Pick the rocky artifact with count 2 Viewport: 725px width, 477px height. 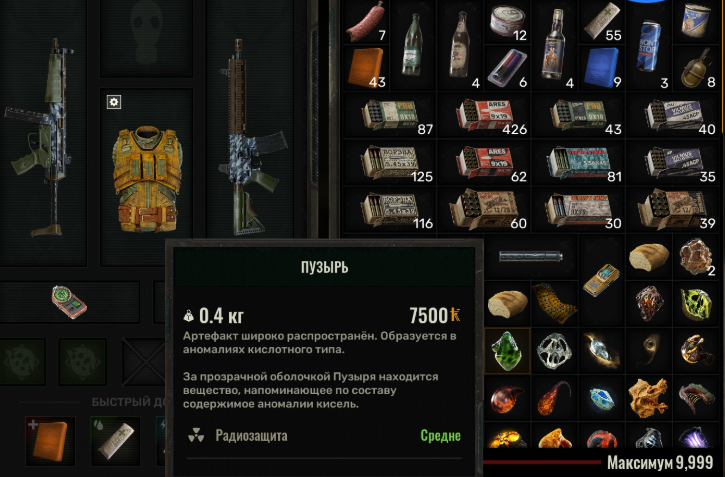[699, 258]
